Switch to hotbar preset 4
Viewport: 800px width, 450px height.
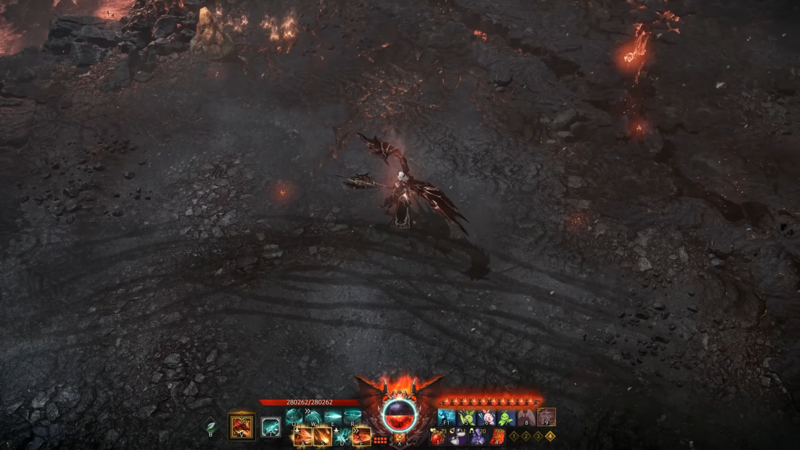pyautogui.click(x=550, y=437)
